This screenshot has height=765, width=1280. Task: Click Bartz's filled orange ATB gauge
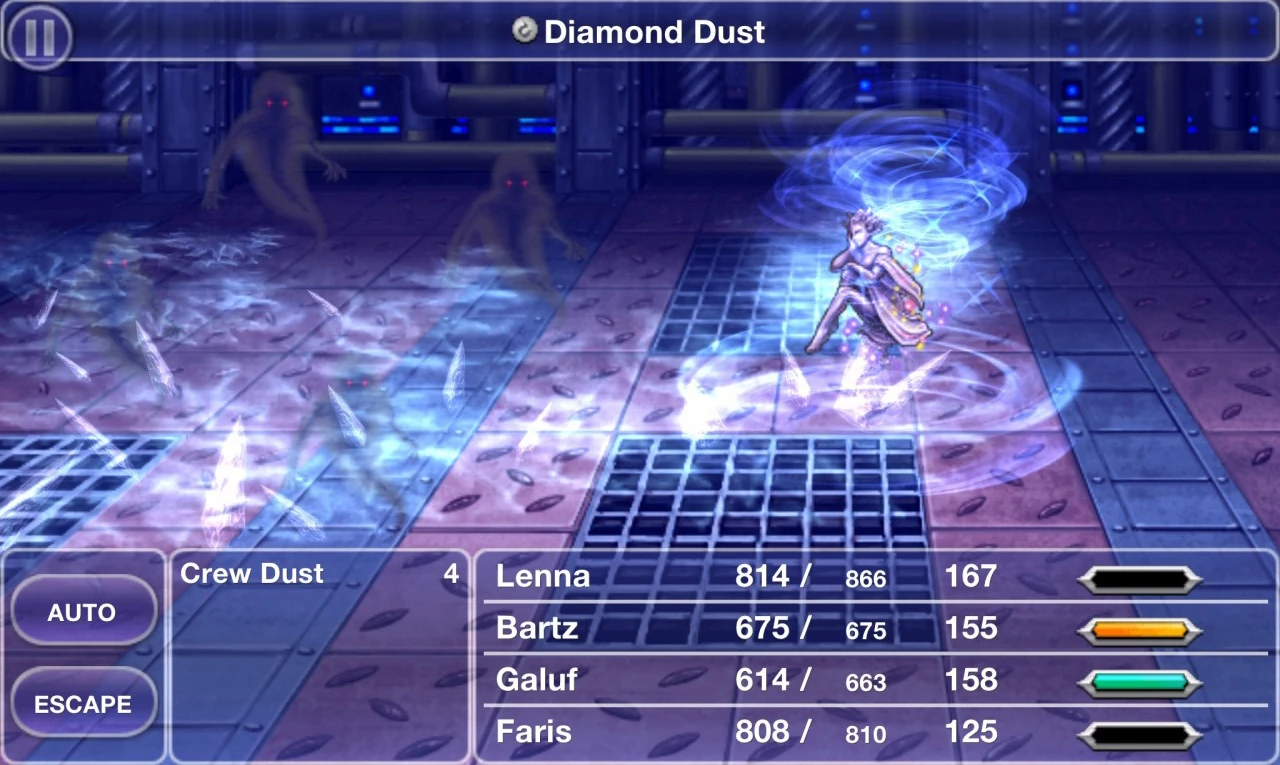tap(1140, 629)
